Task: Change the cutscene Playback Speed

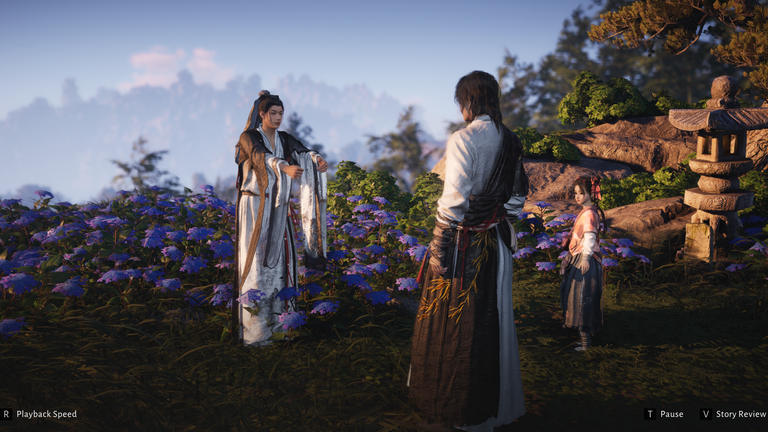Action: click(46, 414)
